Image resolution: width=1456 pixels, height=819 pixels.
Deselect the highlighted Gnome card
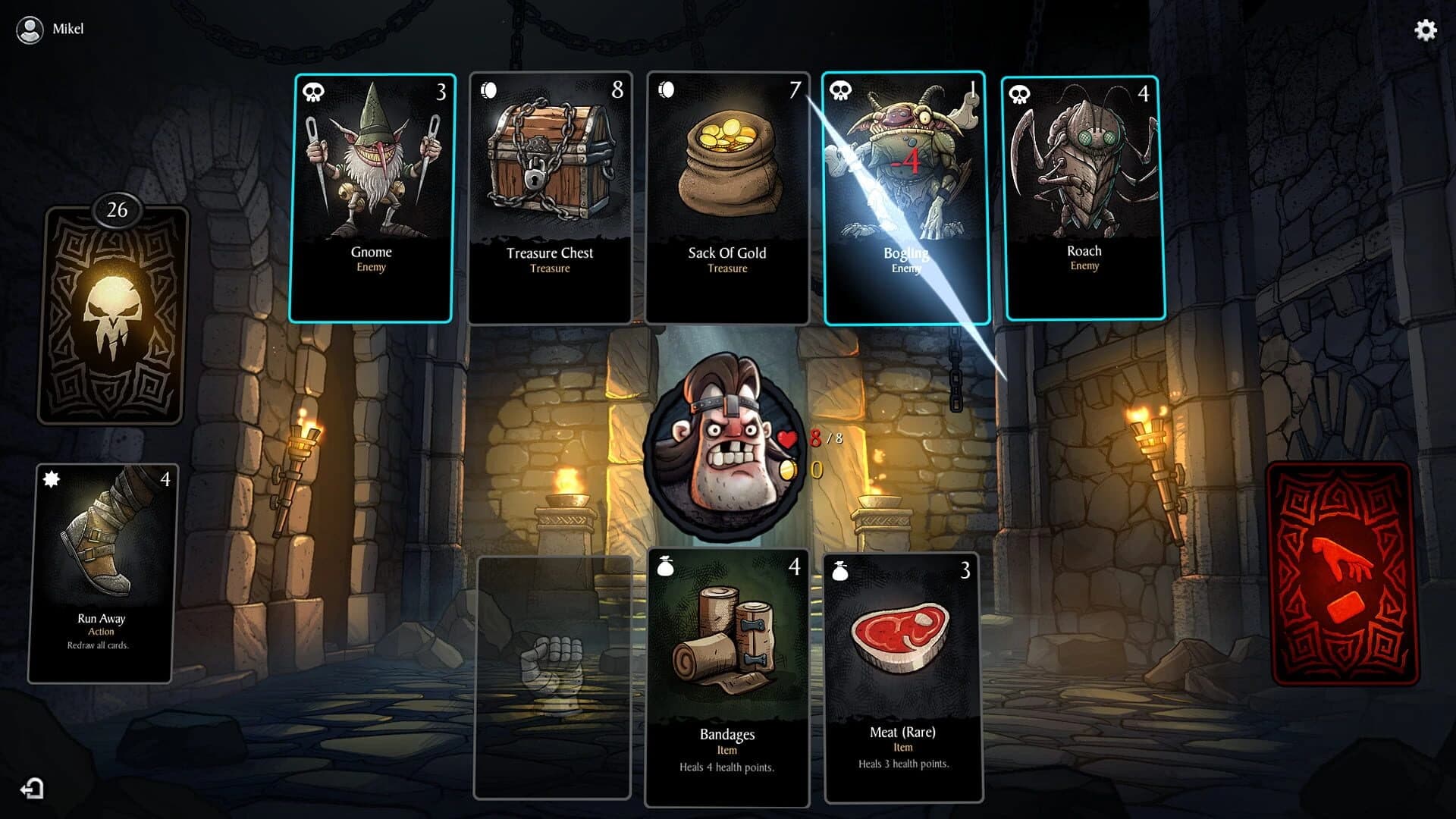(x=371, y=197)
